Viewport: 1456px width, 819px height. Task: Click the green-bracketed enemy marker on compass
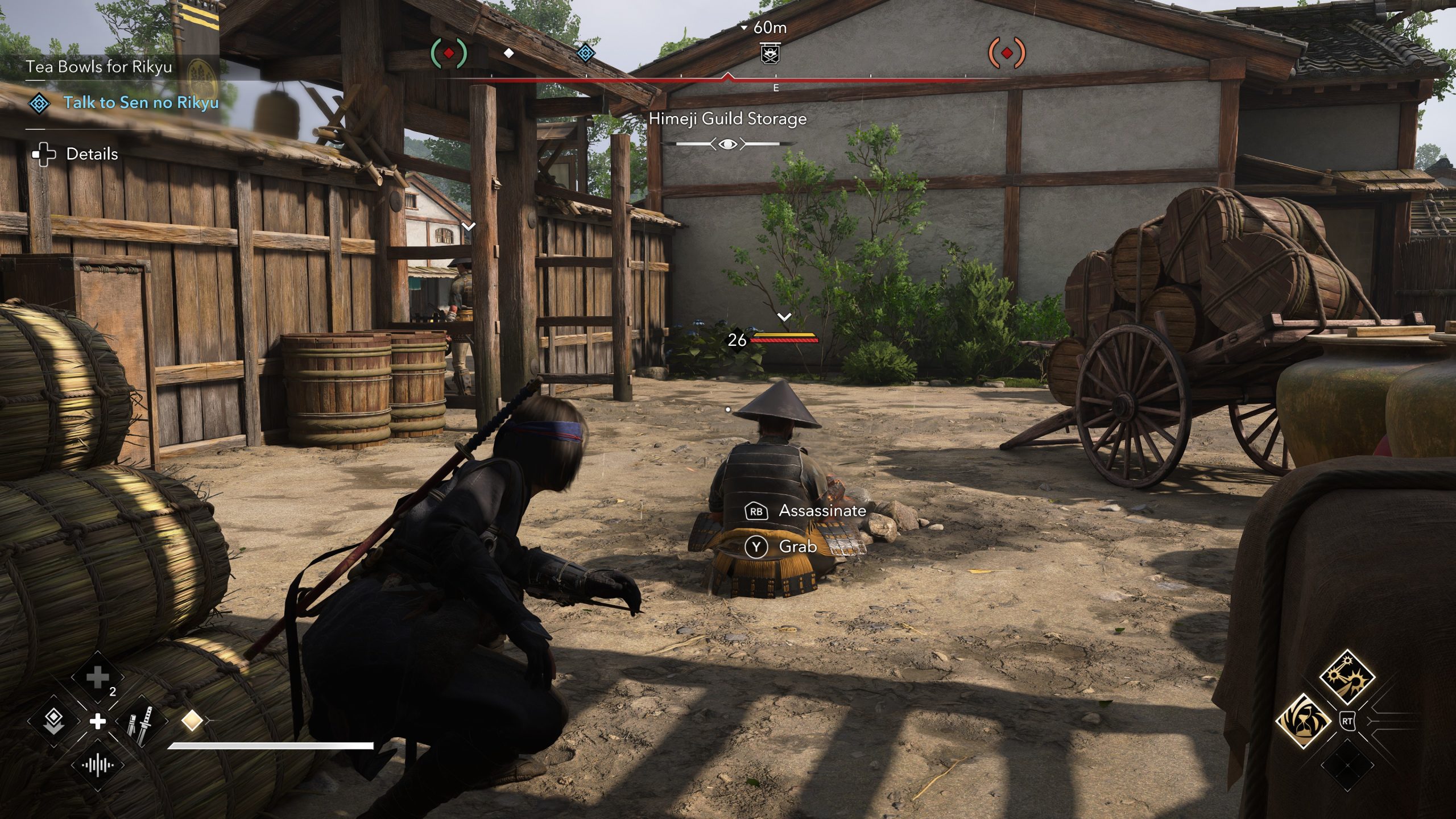click(449, 53)
